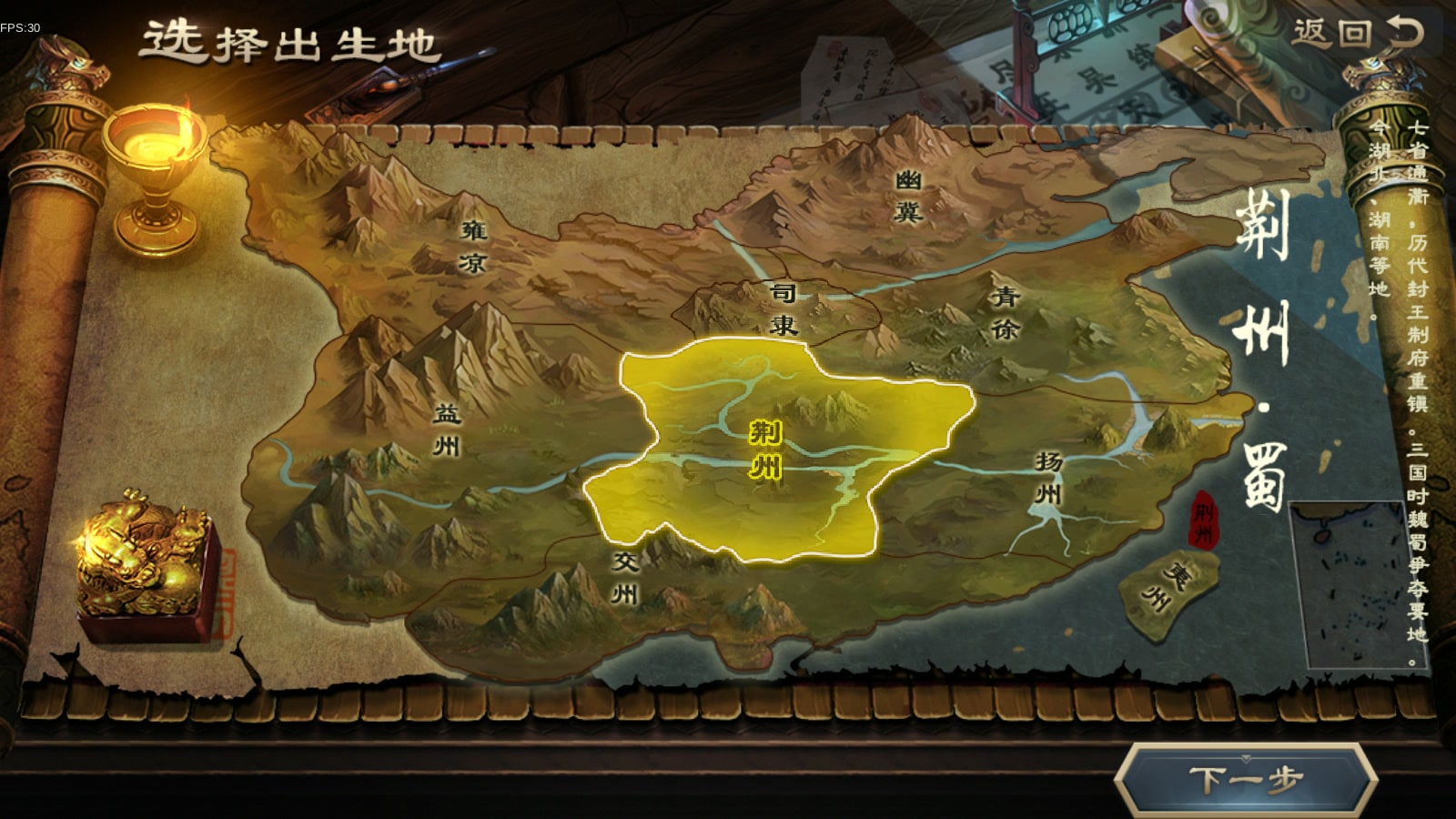Image resolution: width=1456 pixels, height=819 pixels.
Task: Select the 荆州 region on the map
Action: [x=765, y=450]
